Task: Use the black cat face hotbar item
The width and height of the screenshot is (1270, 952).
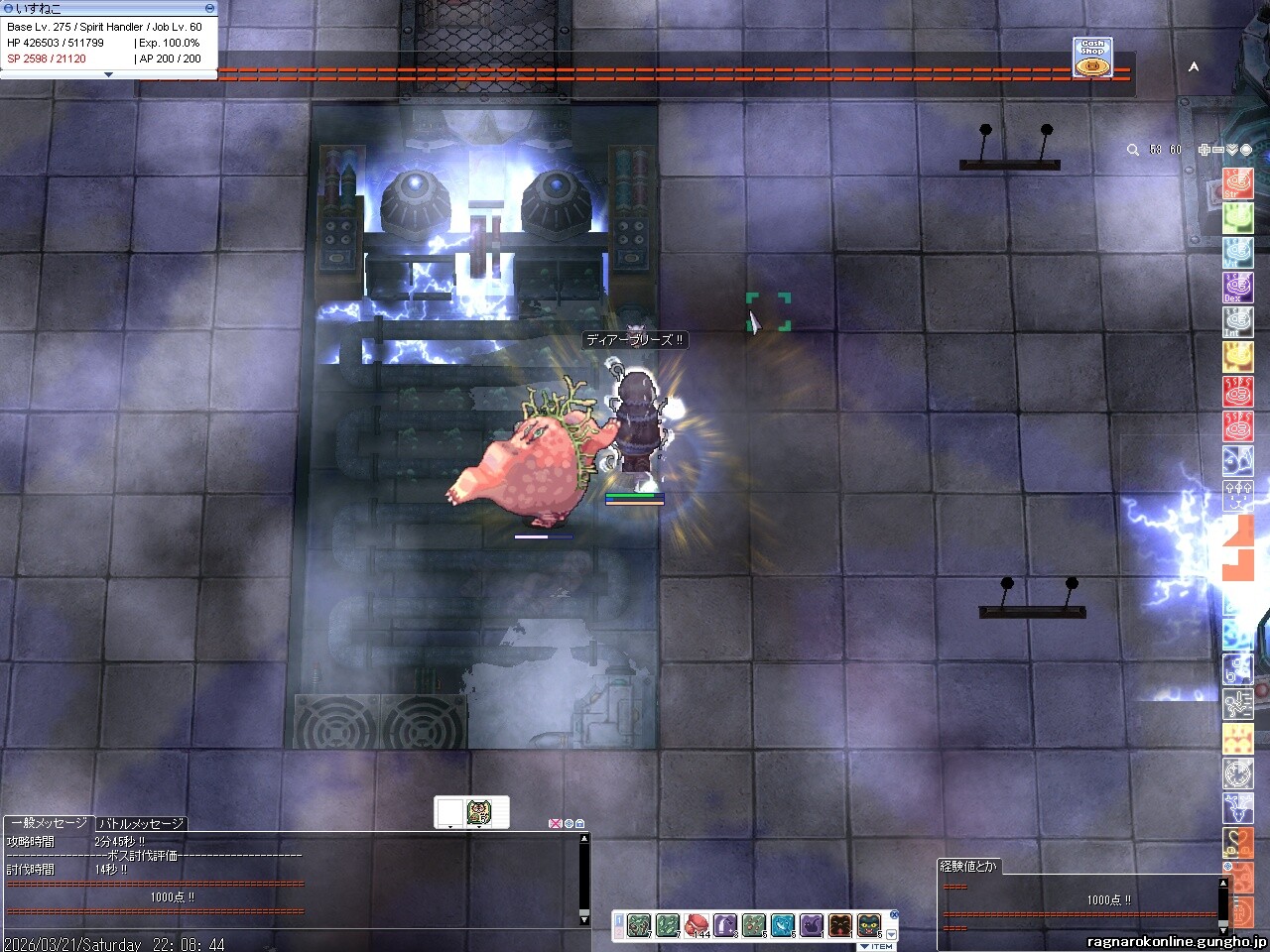Action: 869,925
